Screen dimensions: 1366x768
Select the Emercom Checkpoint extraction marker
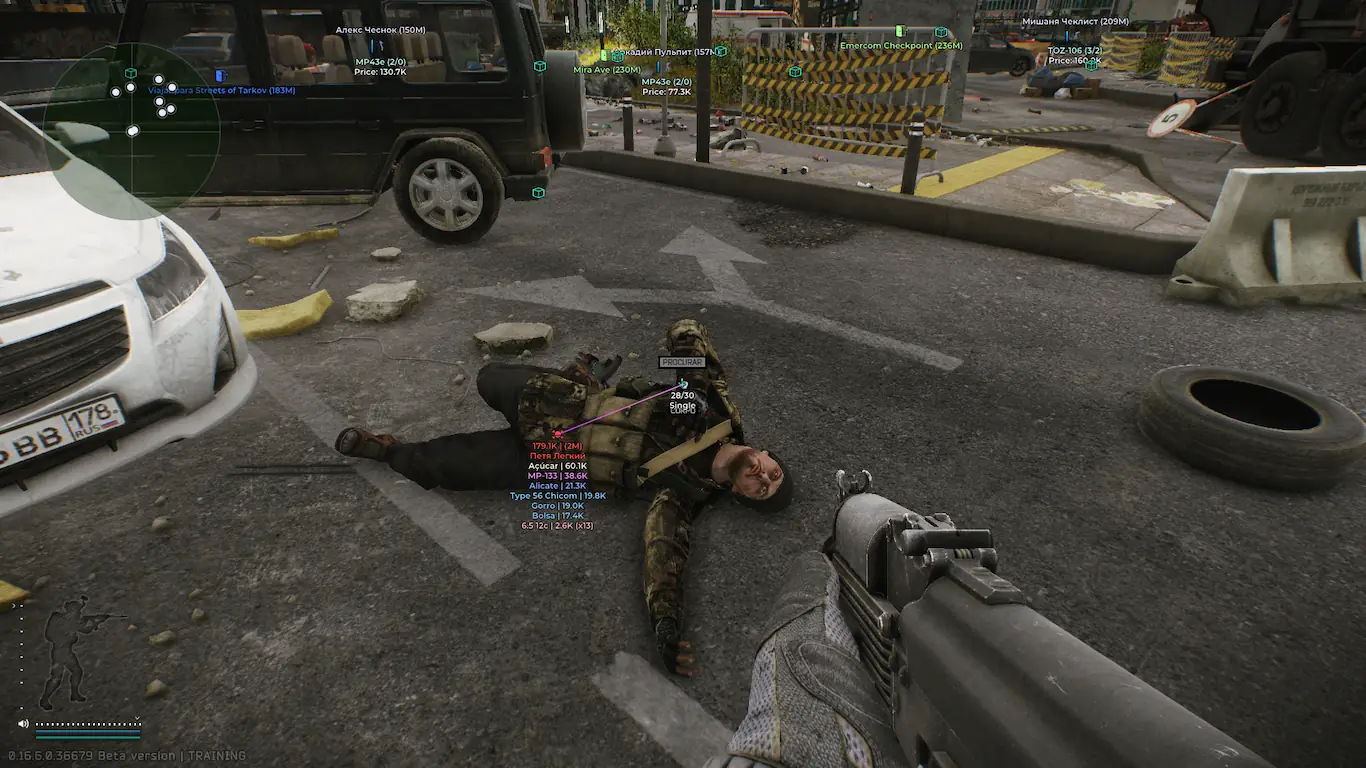coord(900,45)
